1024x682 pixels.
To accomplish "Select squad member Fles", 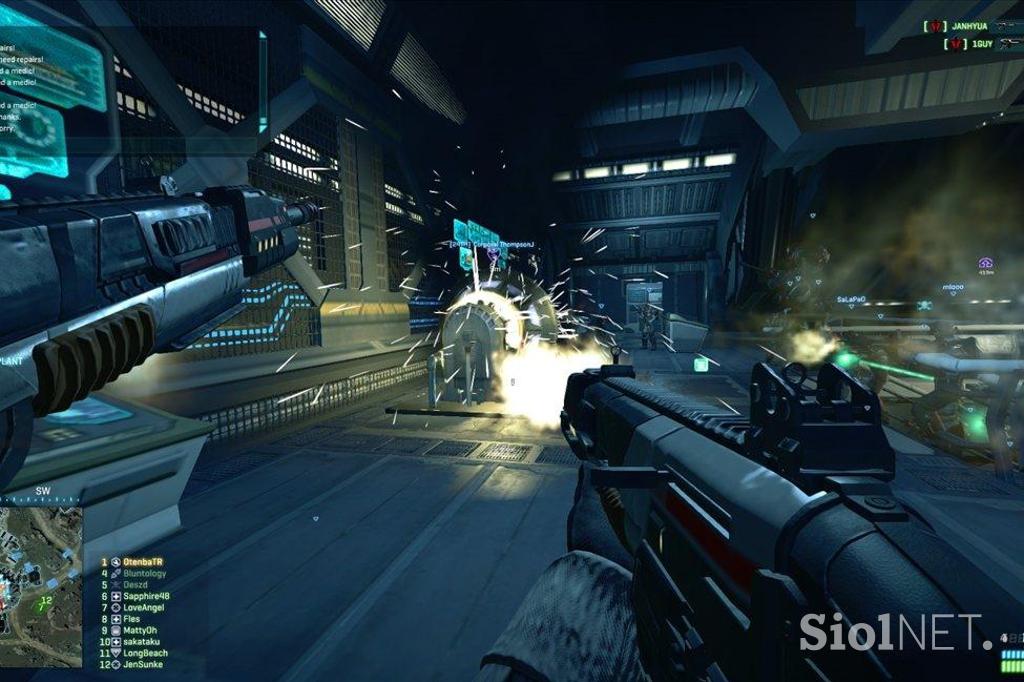I will (132, 619).
